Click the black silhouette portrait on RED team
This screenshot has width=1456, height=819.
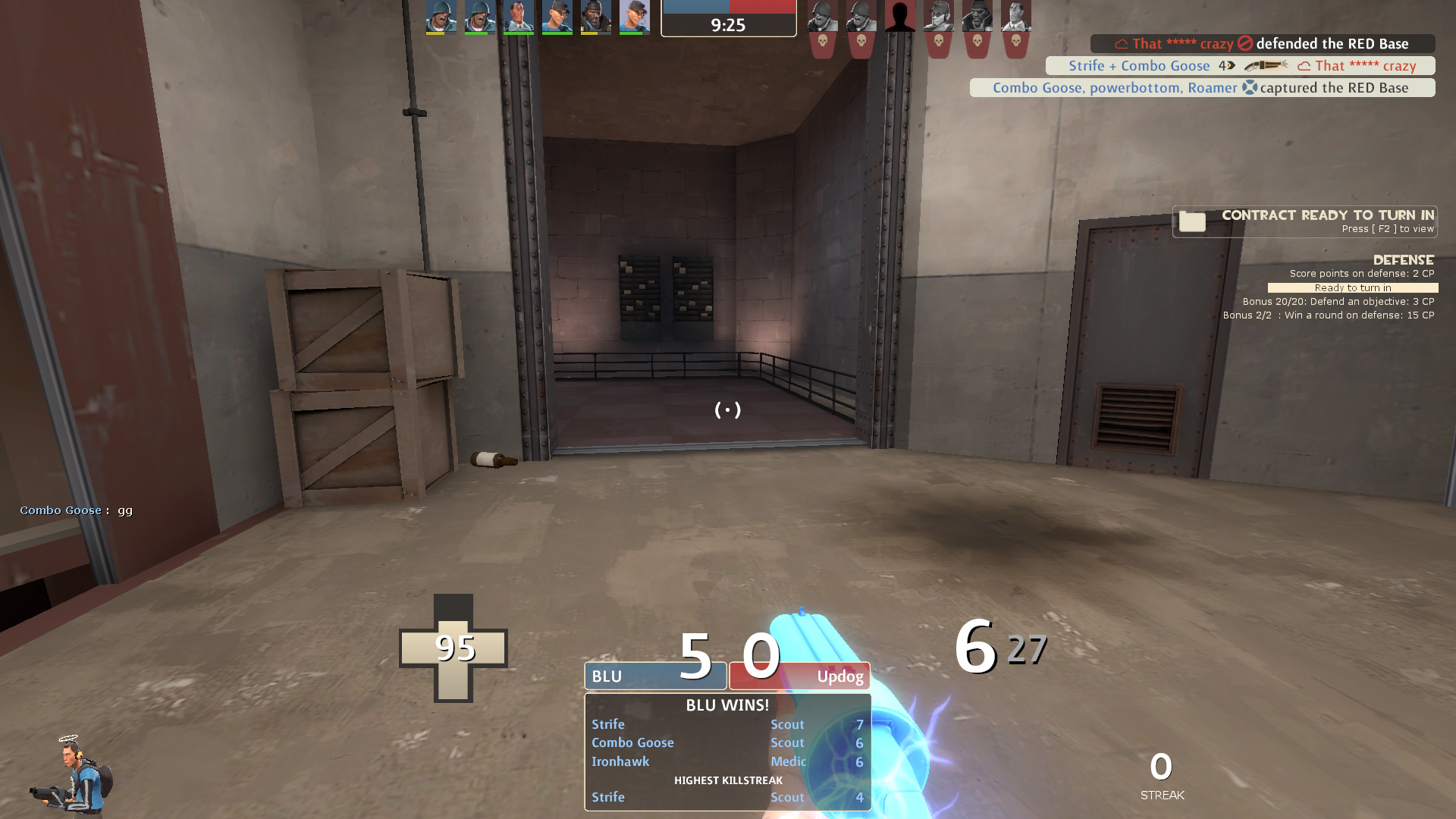pyautogui.click(x=900, y=17)
